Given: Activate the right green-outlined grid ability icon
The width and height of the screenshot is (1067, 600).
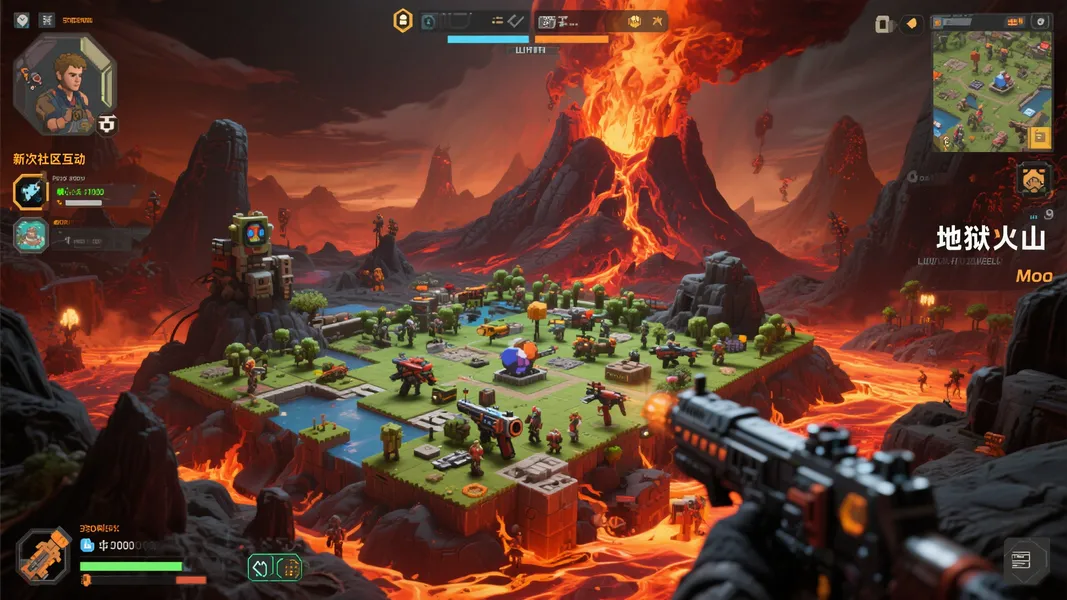Looking at the screenshot, I should click(x=289, y=567).
